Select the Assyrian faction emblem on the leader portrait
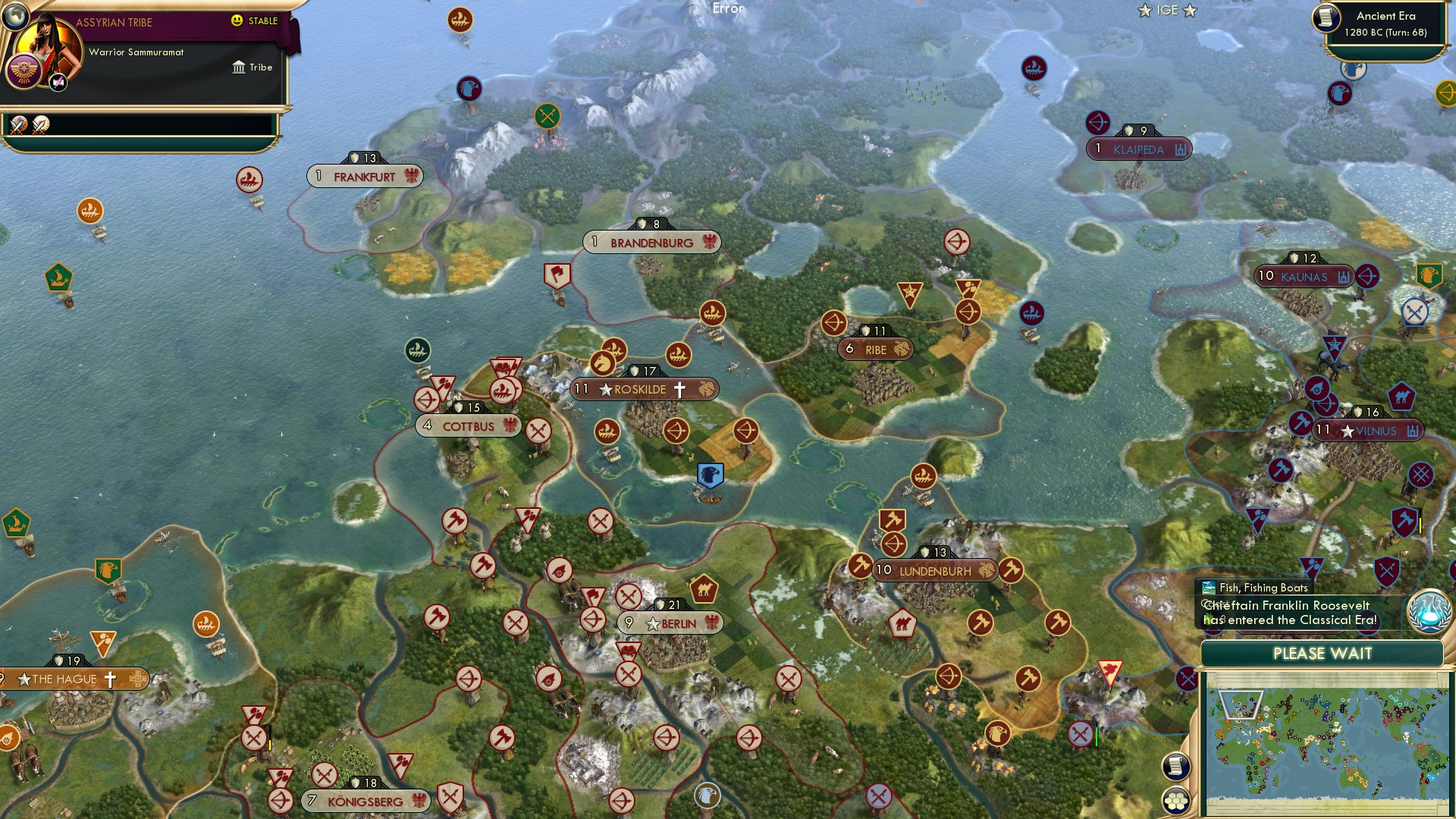Screen dimensions: 1456x819 point(24,69)
